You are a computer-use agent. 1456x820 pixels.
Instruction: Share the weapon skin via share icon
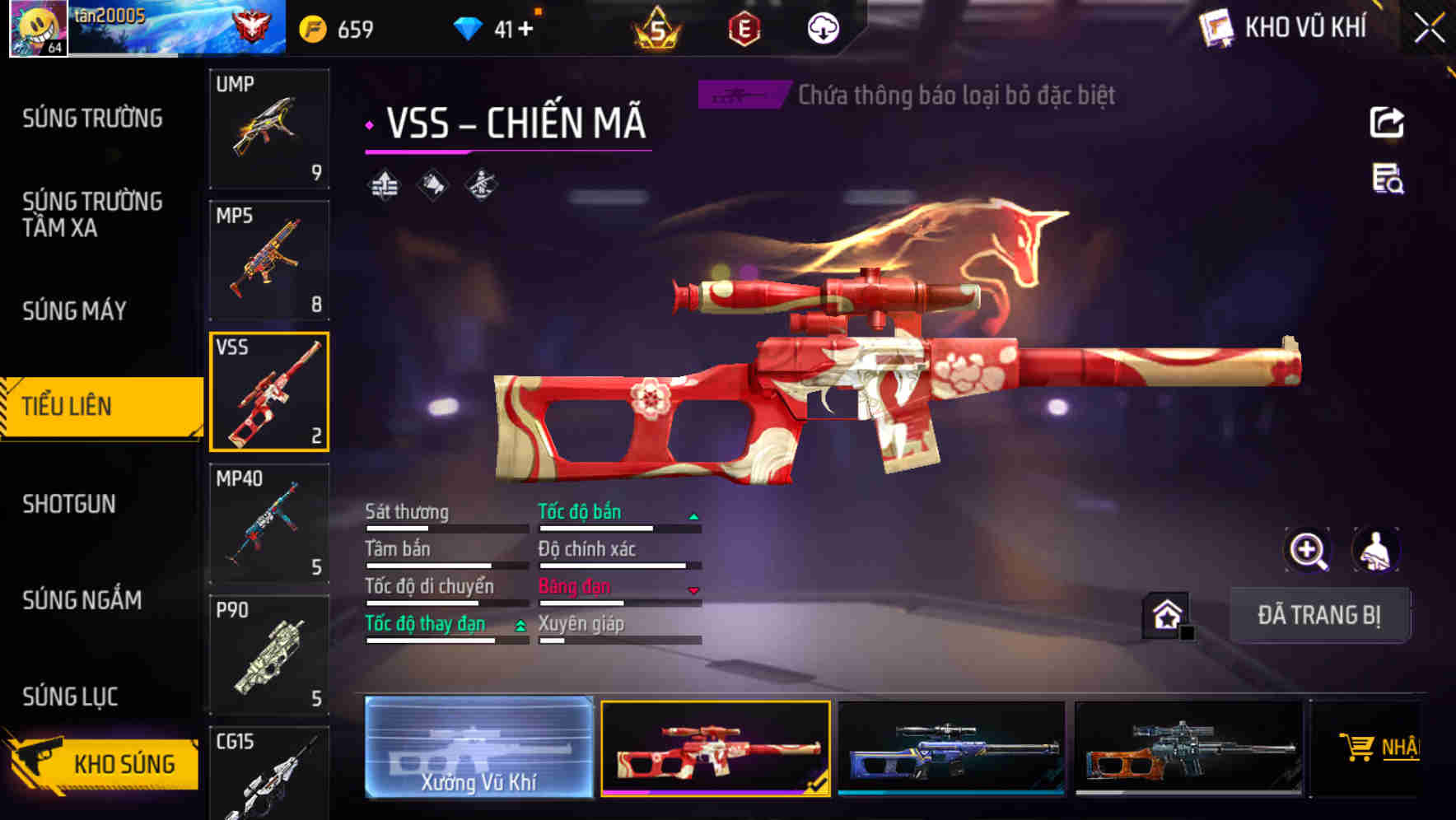coord(1387,123)
